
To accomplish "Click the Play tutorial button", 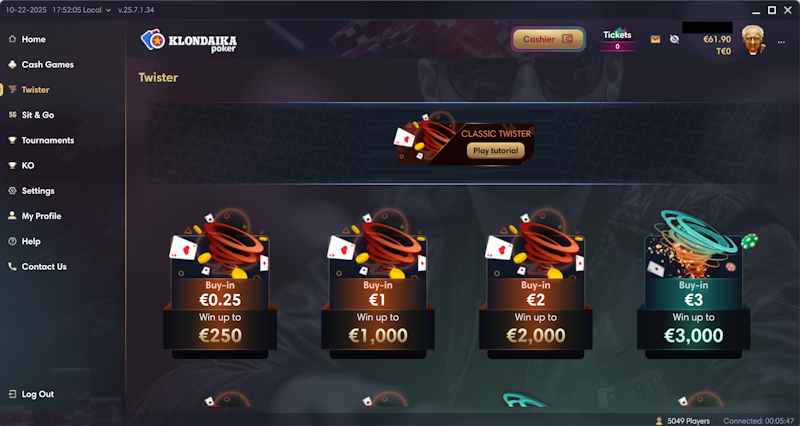I will [x=495, y=151].
